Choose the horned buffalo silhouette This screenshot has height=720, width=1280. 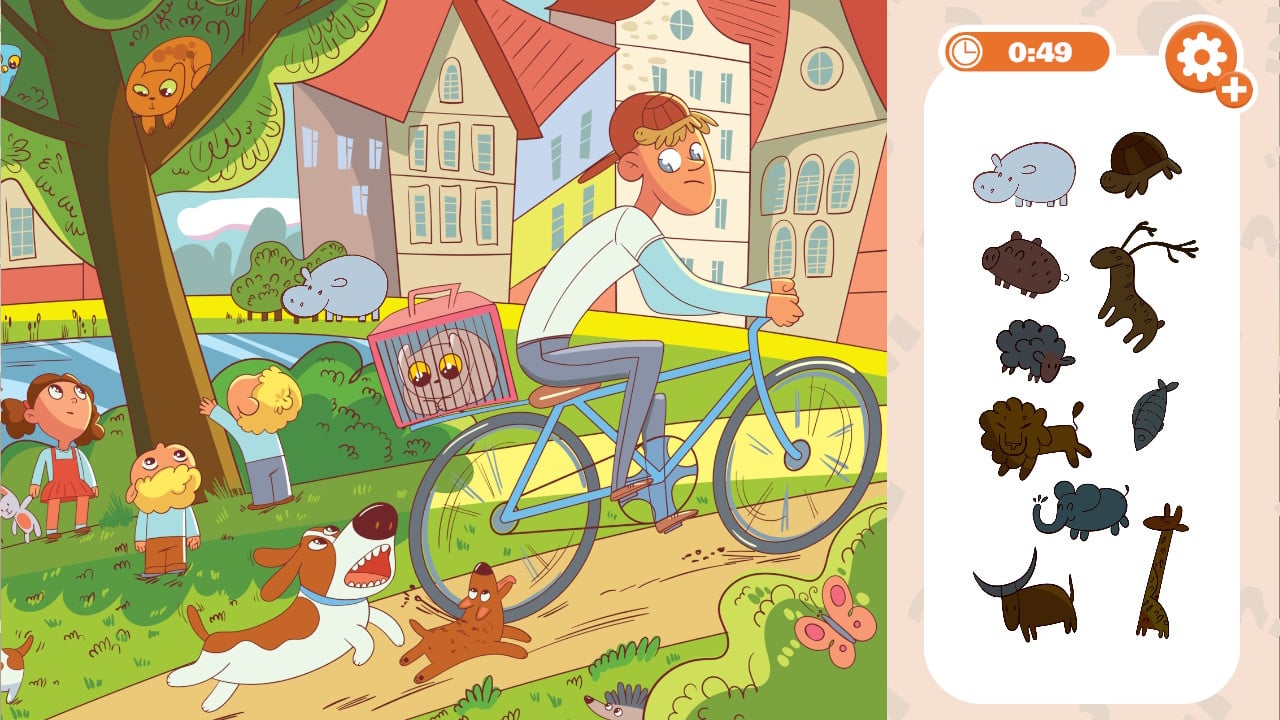pyautogui.click(x=1026, y=597)
